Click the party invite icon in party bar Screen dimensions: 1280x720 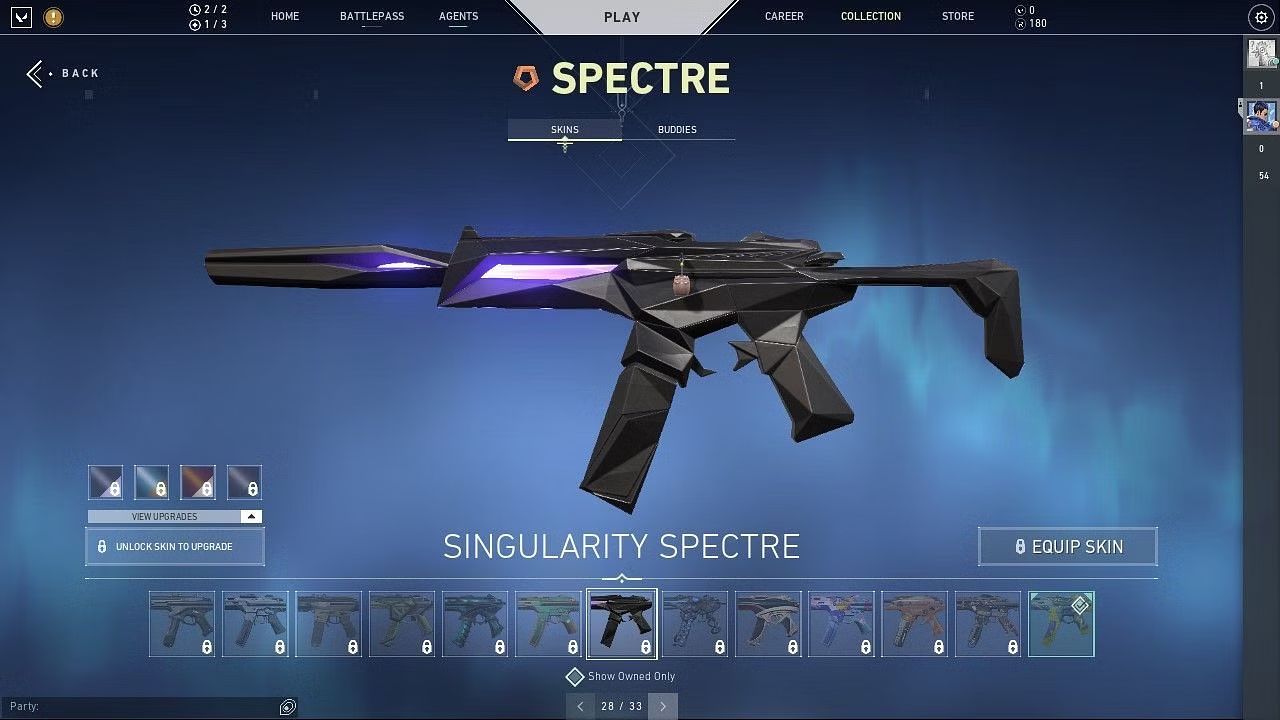point(287,706)
